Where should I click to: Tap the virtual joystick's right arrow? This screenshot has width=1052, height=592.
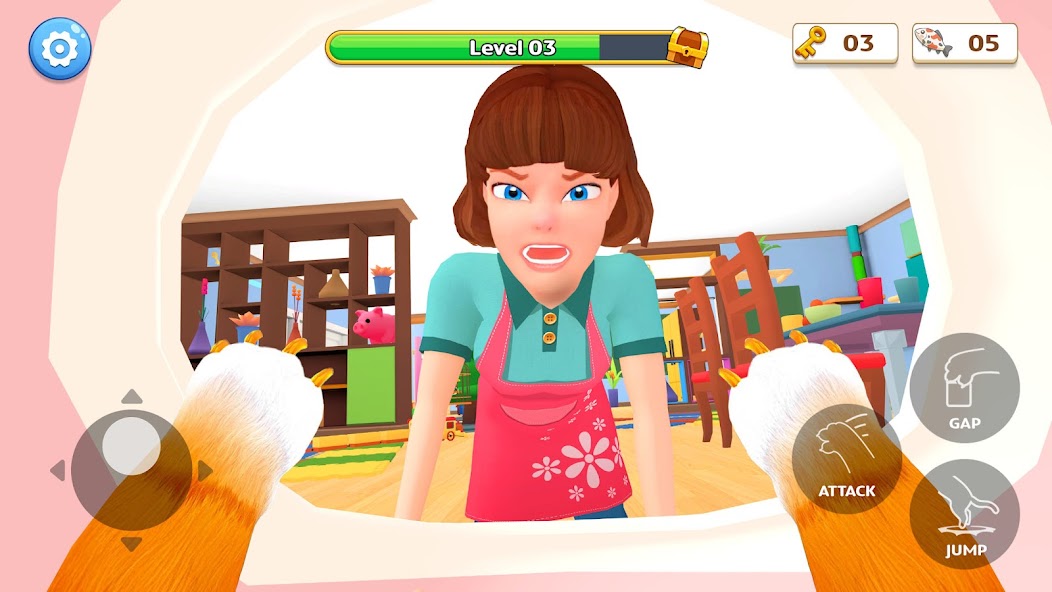pyautogui.click(x=205, y=470)
